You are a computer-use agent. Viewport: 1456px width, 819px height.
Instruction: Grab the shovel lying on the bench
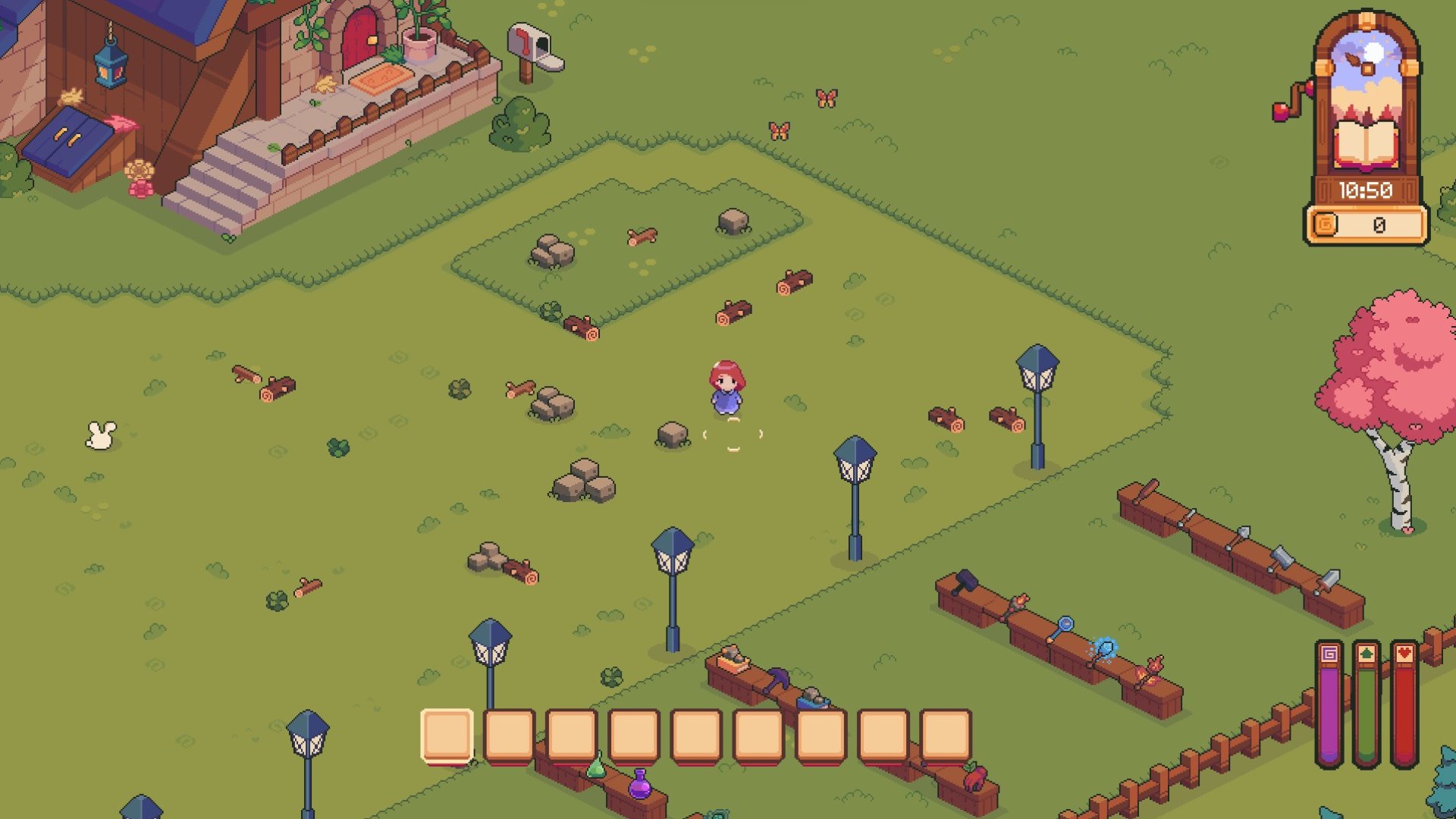click(1242, 532)
